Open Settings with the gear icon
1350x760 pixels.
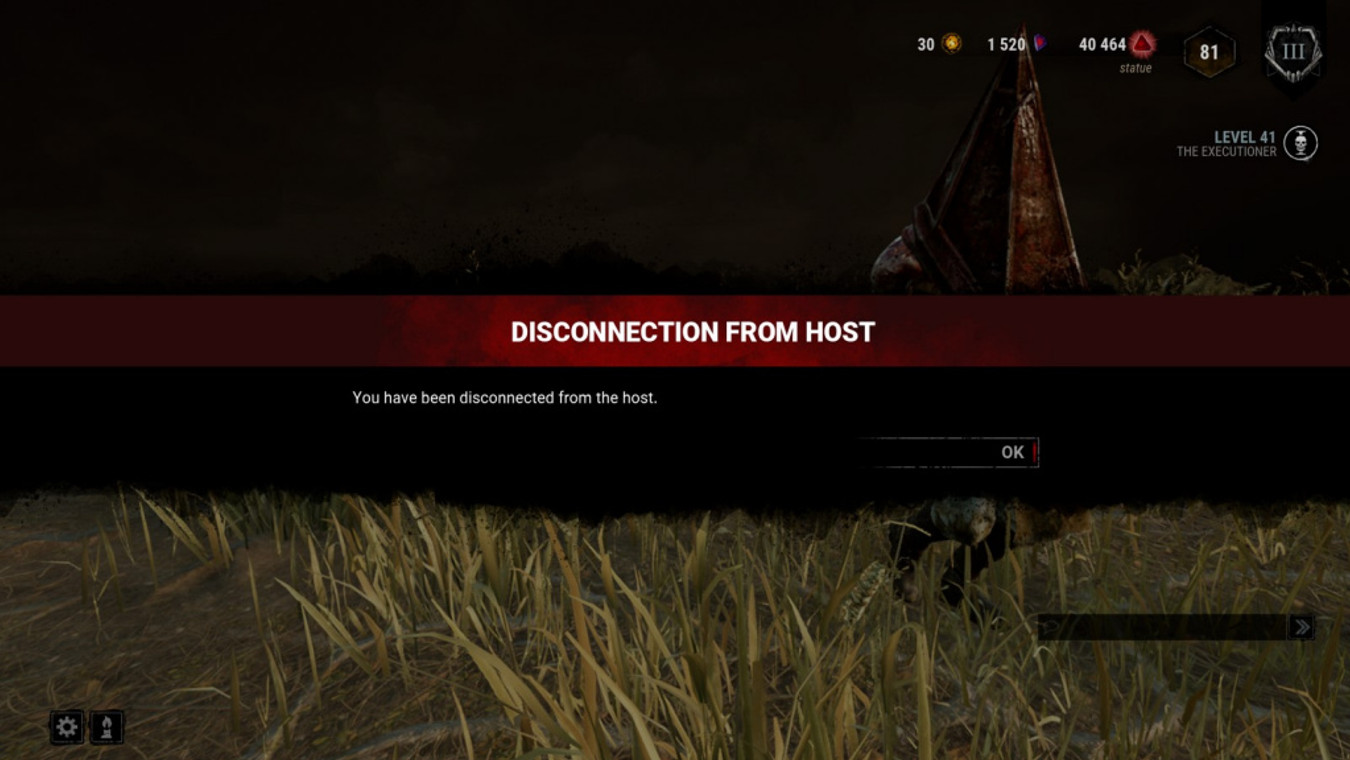point(66,727)
